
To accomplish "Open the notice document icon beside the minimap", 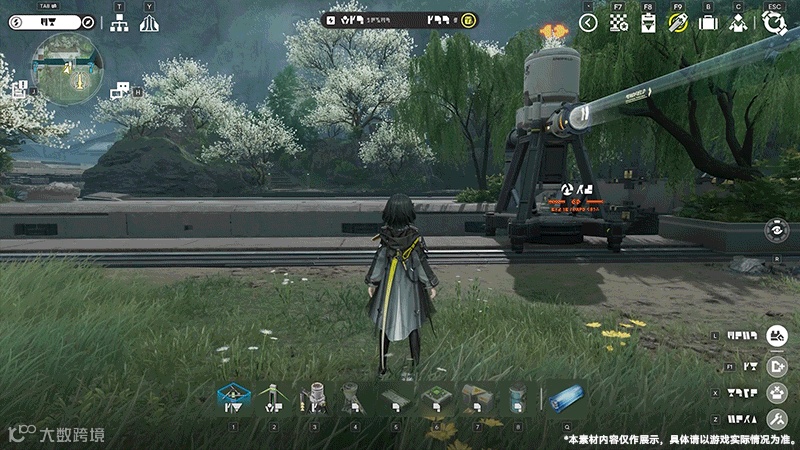I will (x=19, y=91).
